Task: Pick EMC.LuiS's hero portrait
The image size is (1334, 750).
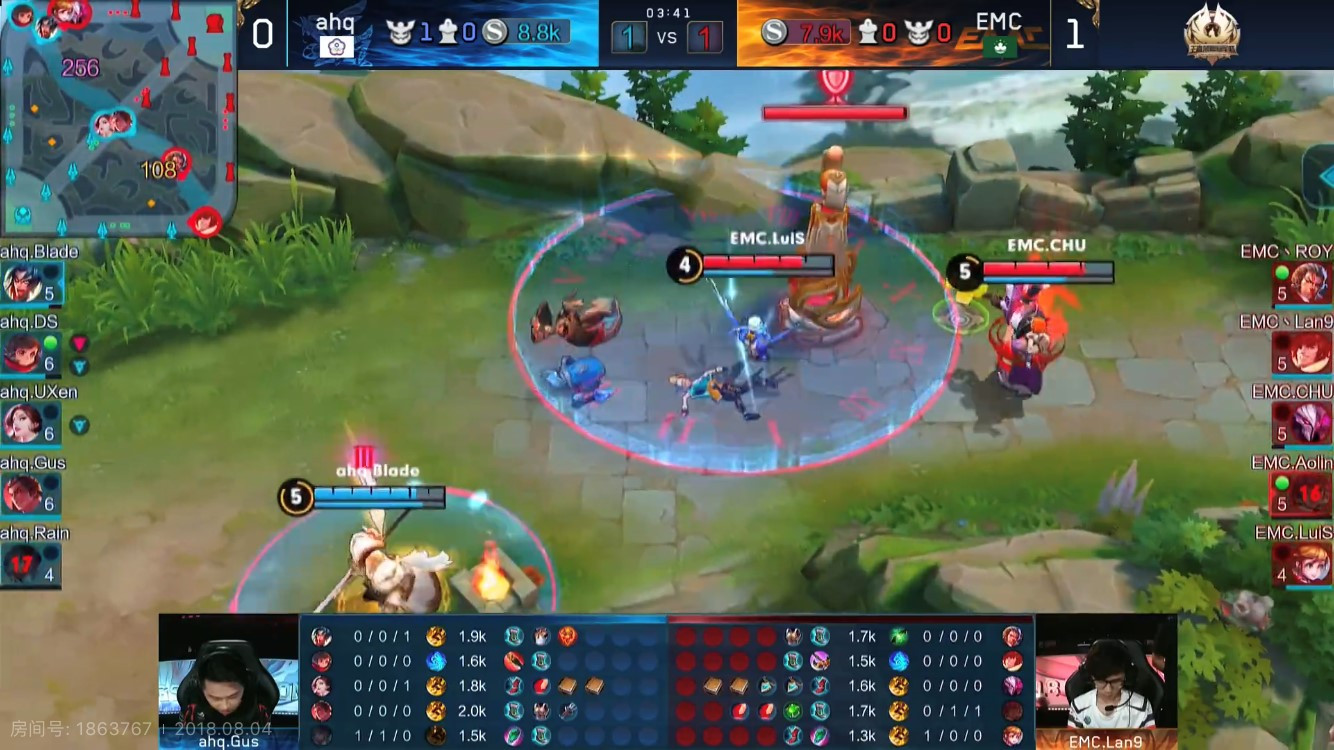Action: [x=1311, y=564]
